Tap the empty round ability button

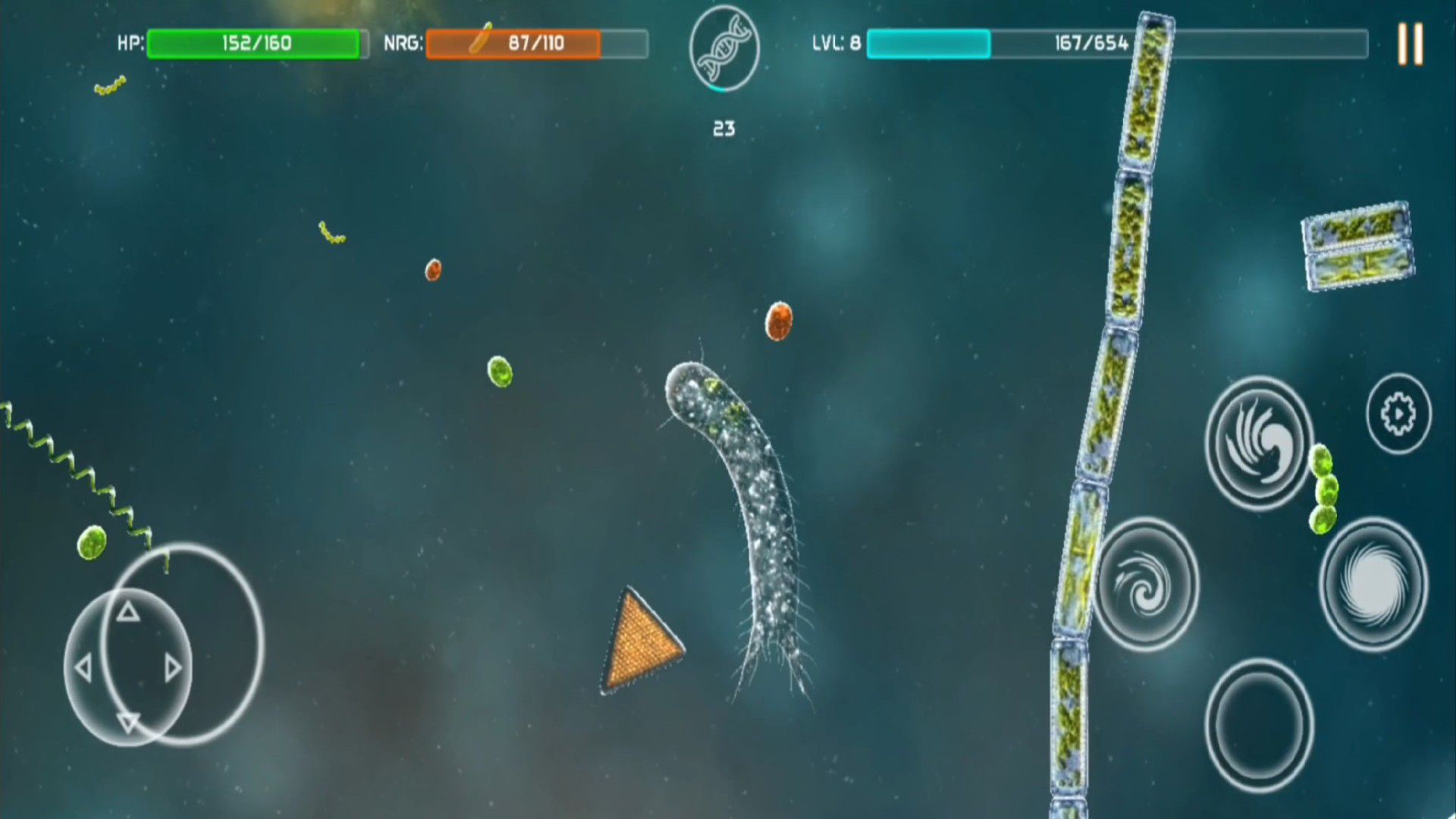coord(1259,725)
